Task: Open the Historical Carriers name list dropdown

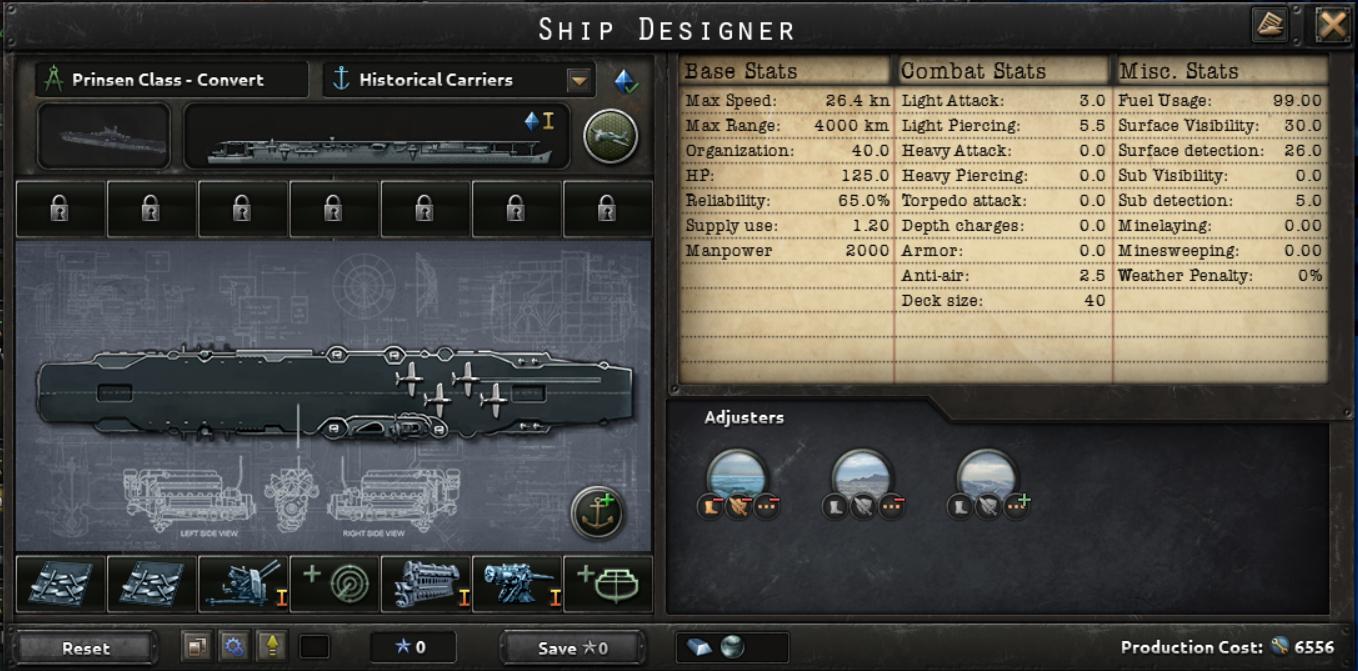Action: point(579,80)
